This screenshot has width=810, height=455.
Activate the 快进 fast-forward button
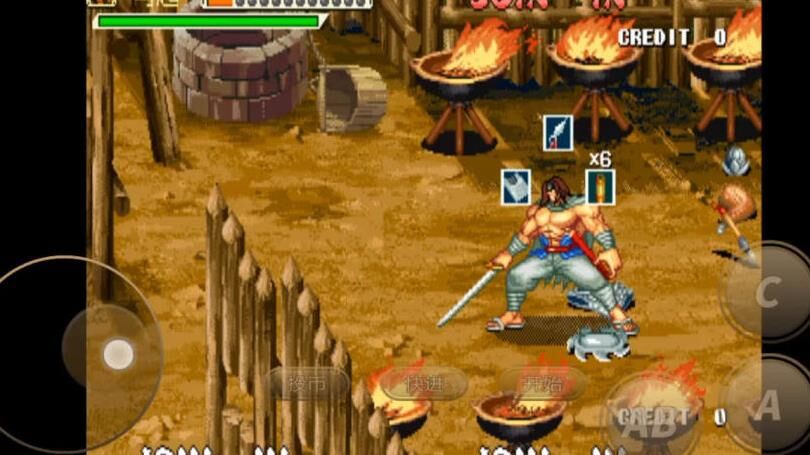(x=425, y=383)
